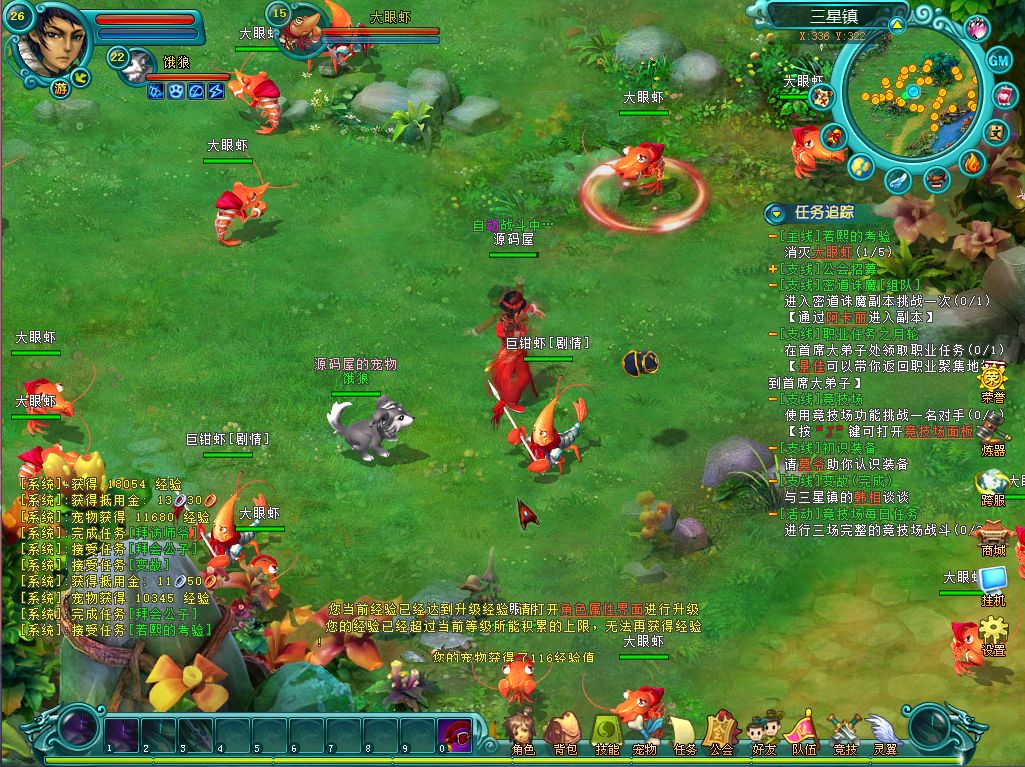This screenshot has width=1025, height=767.
Task: Toggle 挂机 auto-battle mode
Action: 993,584
